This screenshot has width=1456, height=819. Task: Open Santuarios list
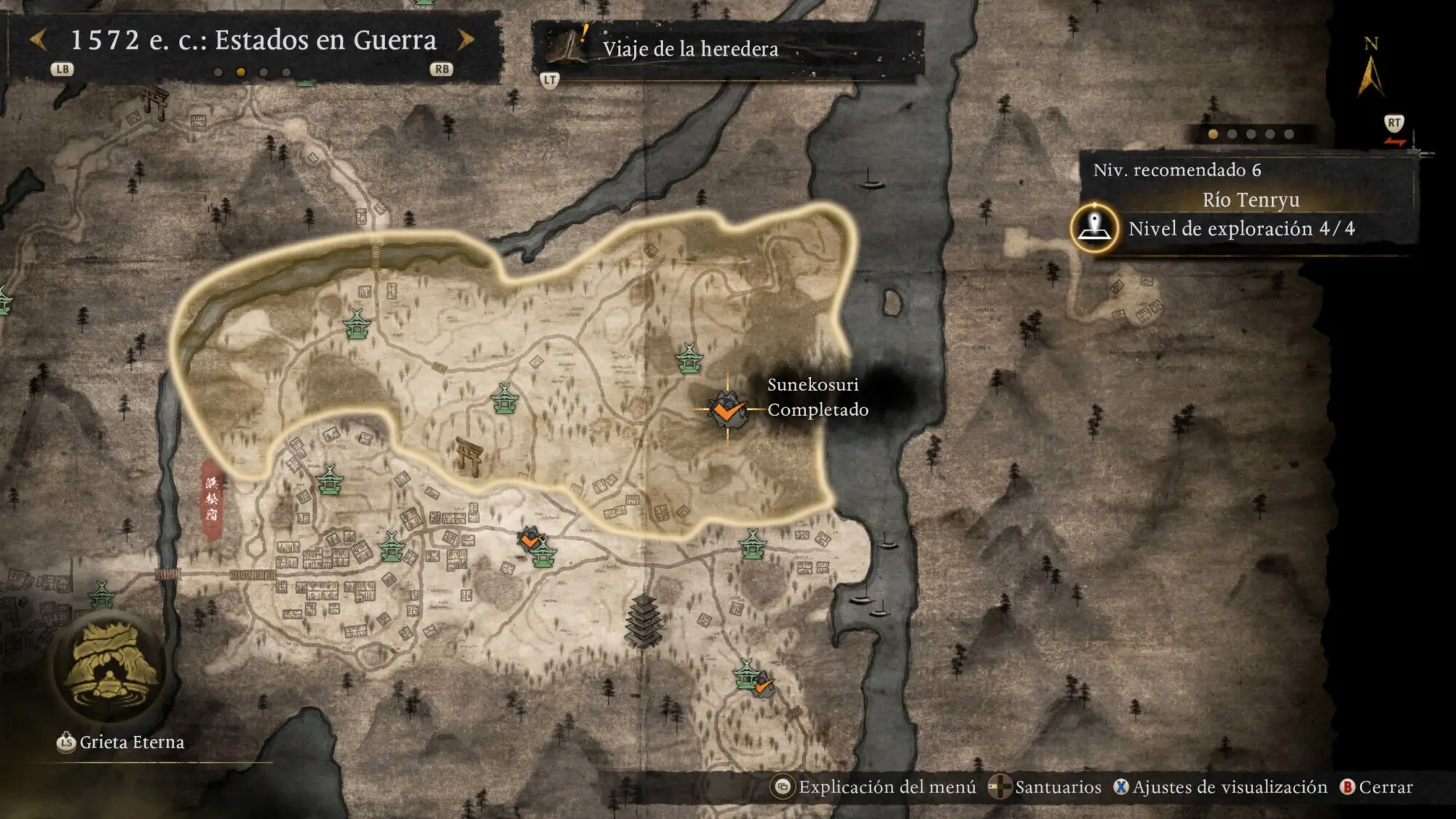click(1047, 787)
